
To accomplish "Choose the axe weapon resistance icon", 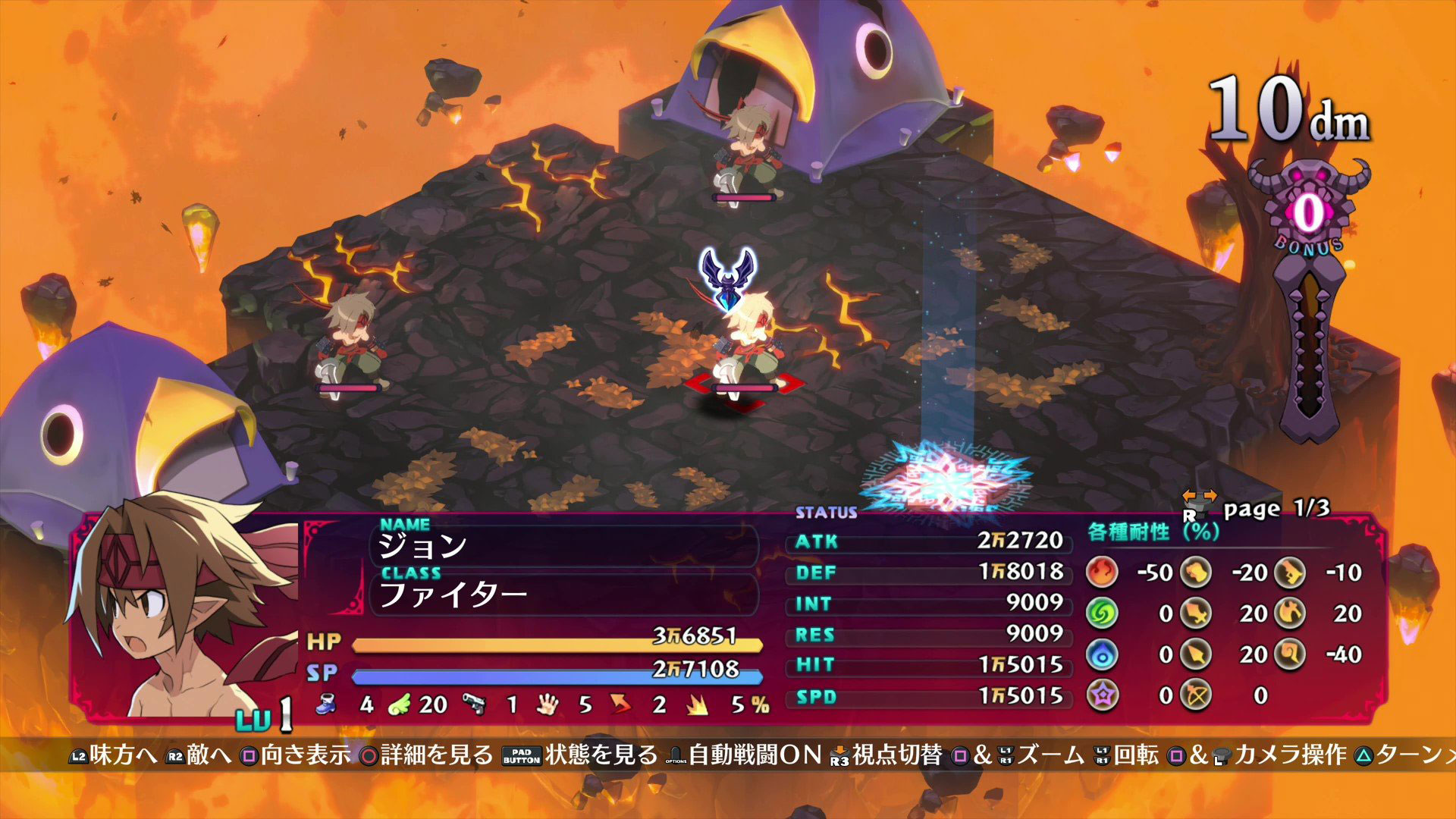I will point(1290,613).
